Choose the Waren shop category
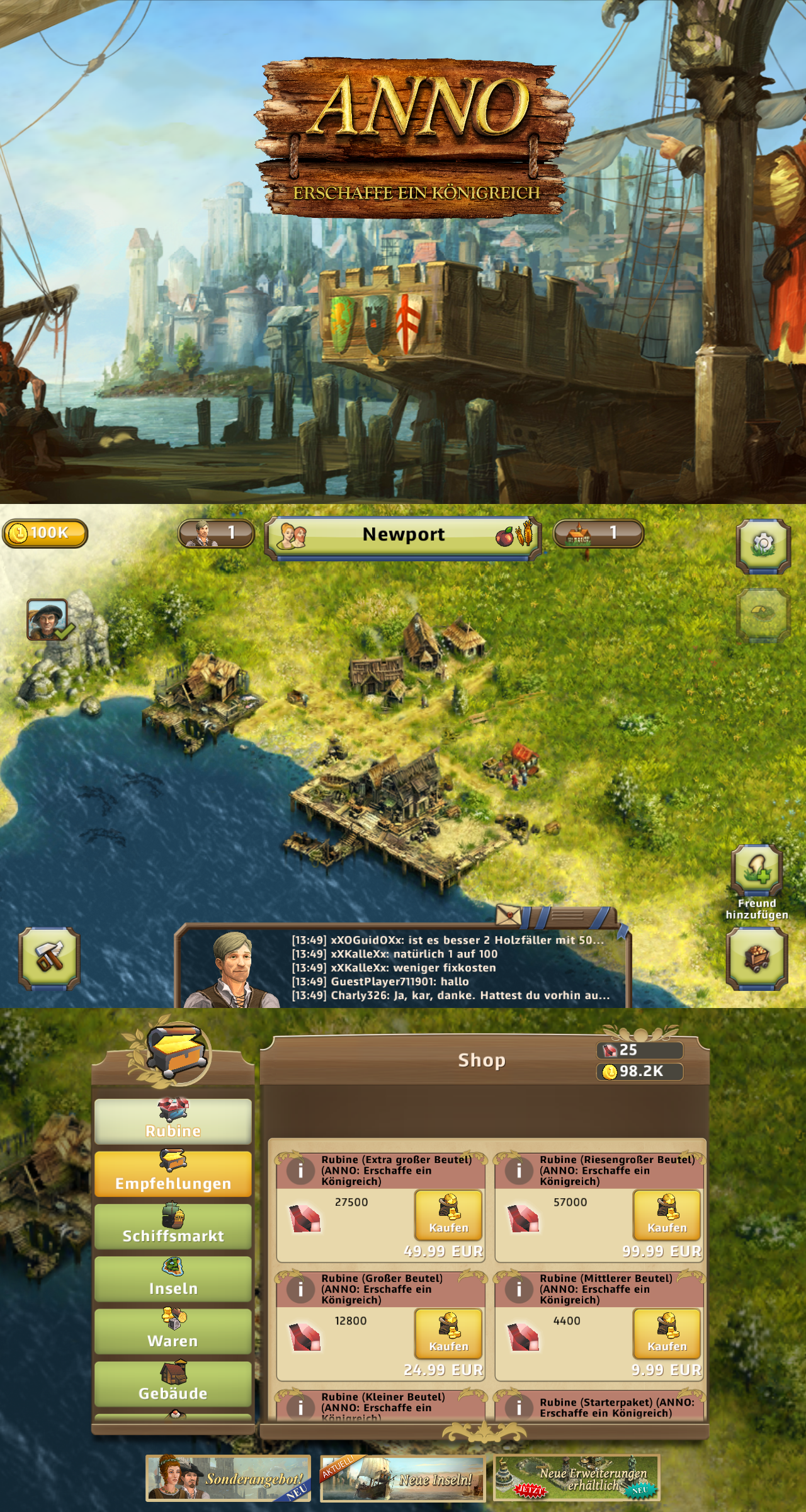806x1512 pixels. click(173, 1331)
